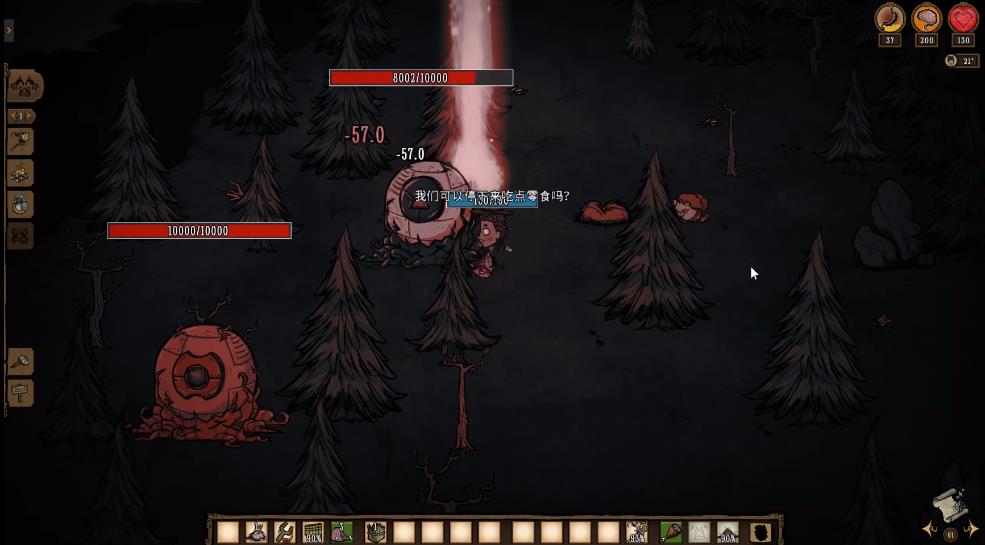This screenshot has height=545, width=985.
Task: Select the hammer tool shortcut
Action: (x=20, y=361)
